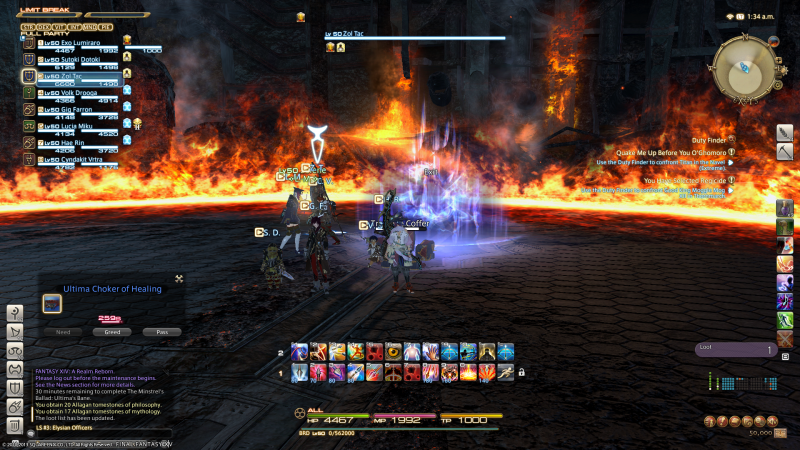Open the Duty Finder entry in the tracker

tap(712, 140)
